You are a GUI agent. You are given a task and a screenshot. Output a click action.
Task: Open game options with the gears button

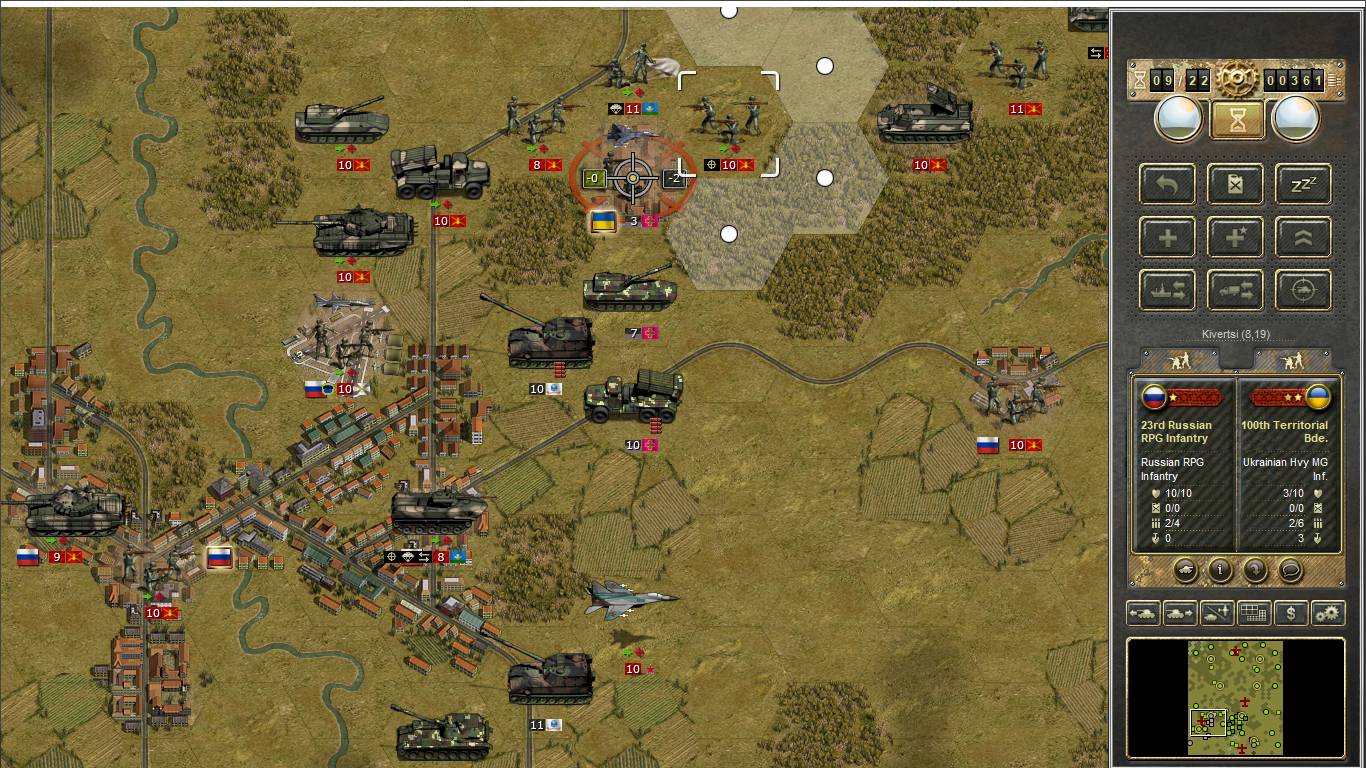pyautogui.click(x=1328, y=613)
